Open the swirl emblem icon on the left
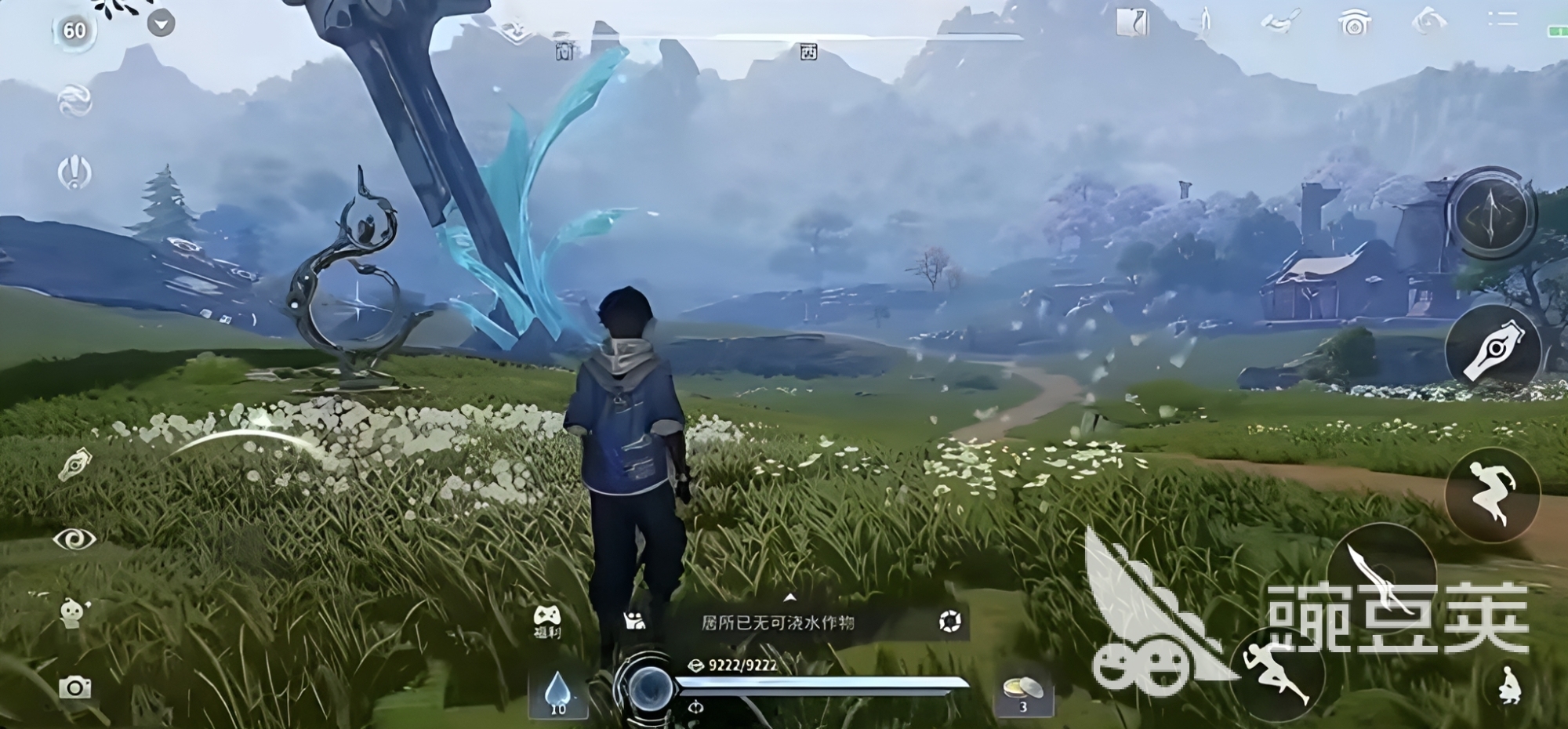The width and height of the screenshot is (1568, 729). (x=75, y=102)
